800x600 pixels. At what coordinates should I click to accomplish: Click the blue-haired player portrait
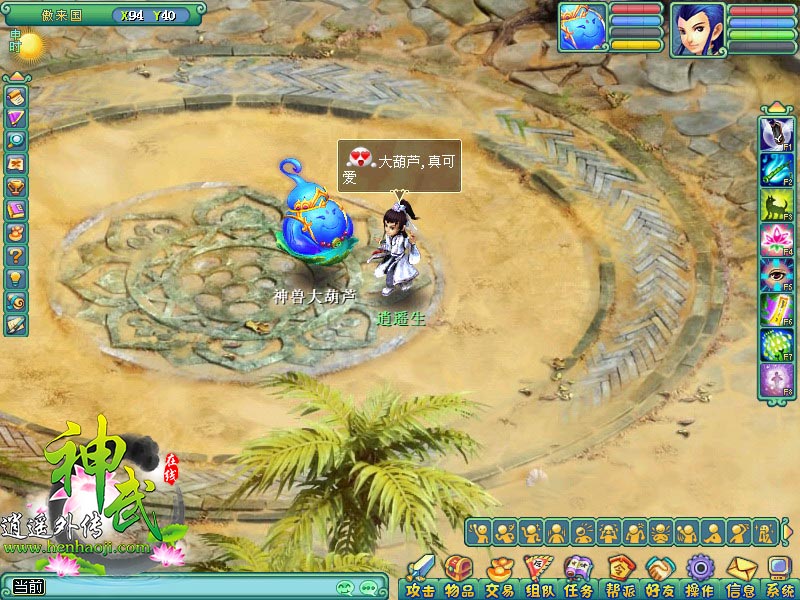click(x=698, y=29)
